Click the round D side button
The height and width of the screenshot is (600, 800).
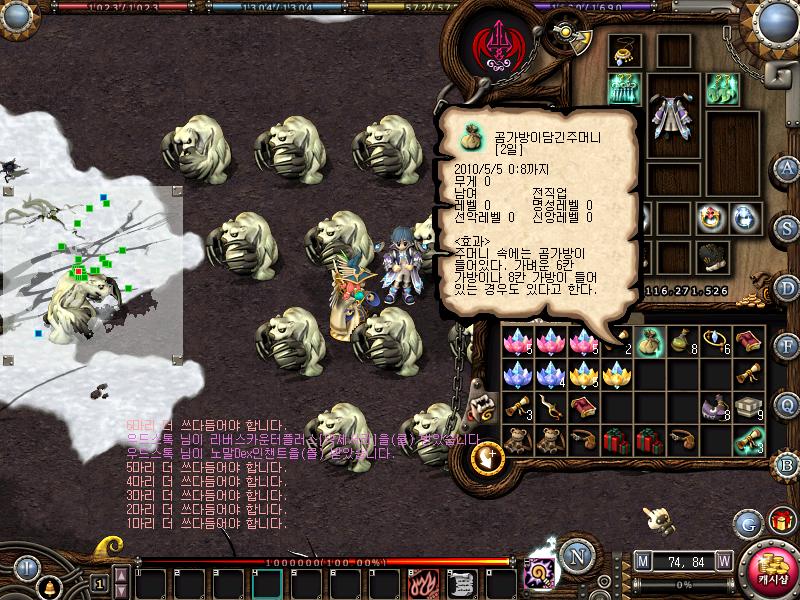pyautogui.click(x=787, y=286)
